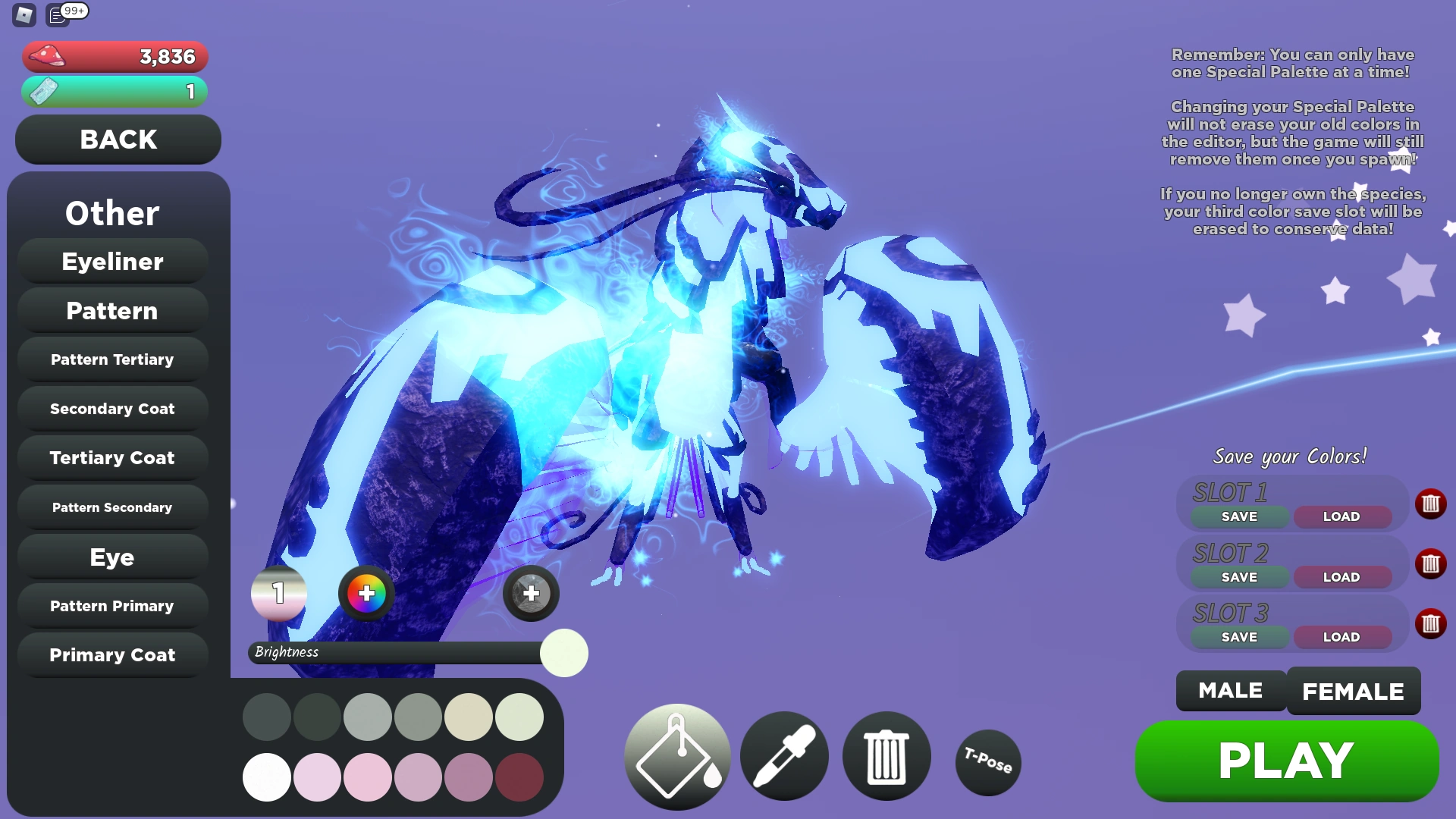Adjust the Brightness slider handle

coord(563,653)
